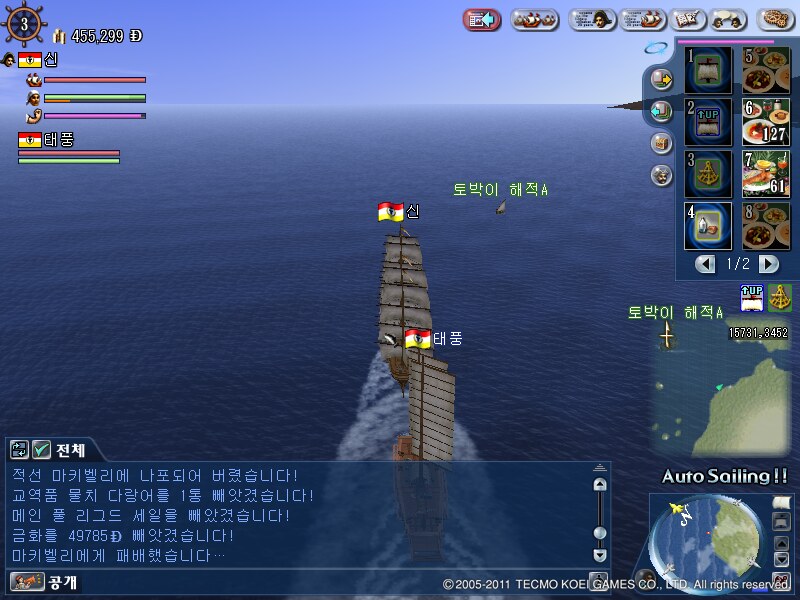Image resolution: width=800 pixels, height=600 pixels.
Task: Click the treasure chest side button
Action: pyautogui.click(x=661, y=143)
